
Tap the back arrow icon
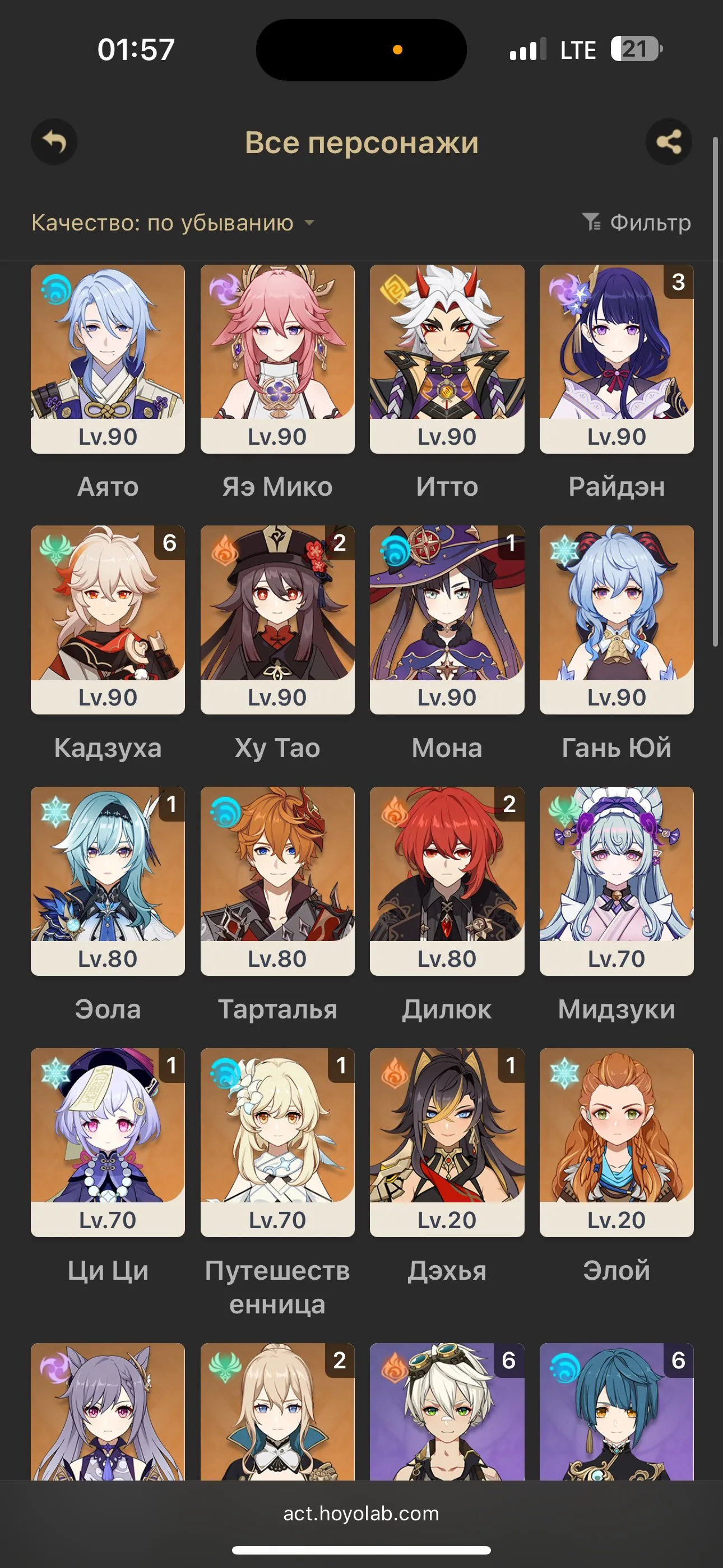tap(54, 142)
